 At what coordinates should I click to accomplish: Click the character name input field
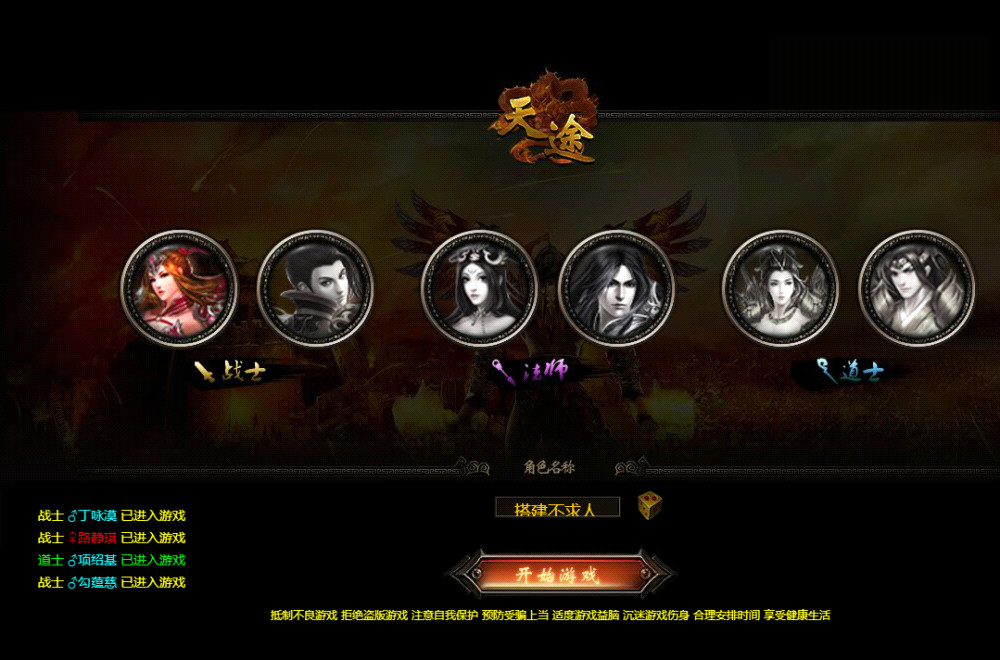click(x=557, y=508)
